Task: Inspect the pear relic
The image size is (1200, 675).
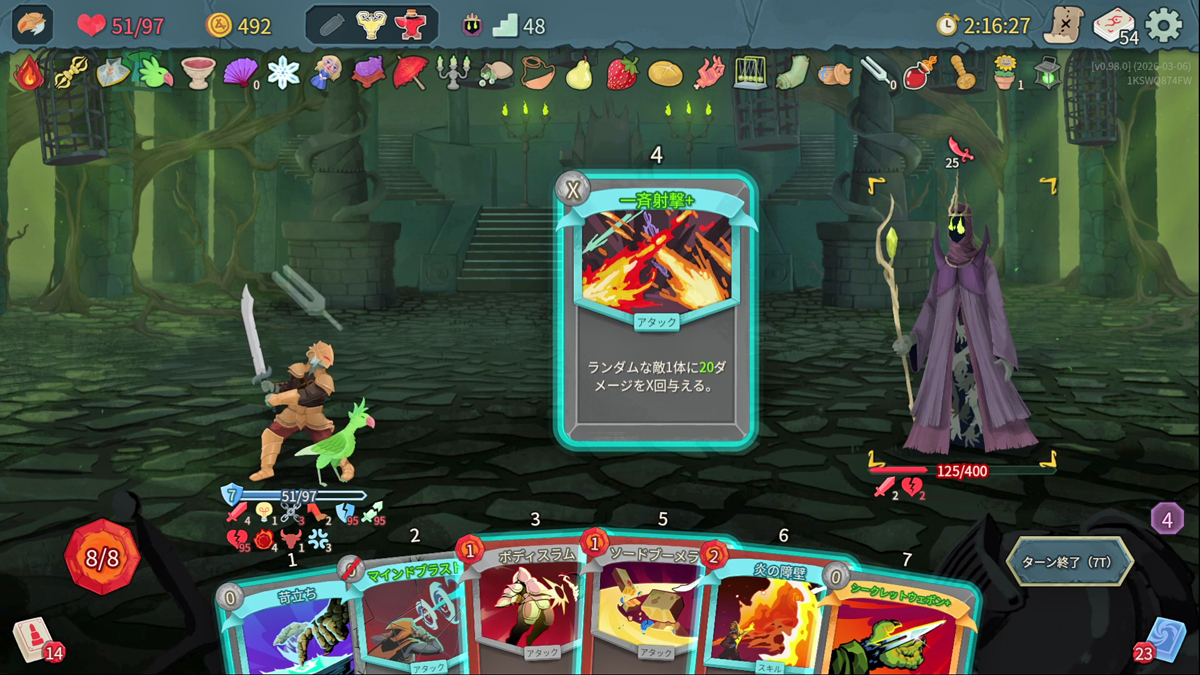Action: pyautogui.click(x=579, y=73)
